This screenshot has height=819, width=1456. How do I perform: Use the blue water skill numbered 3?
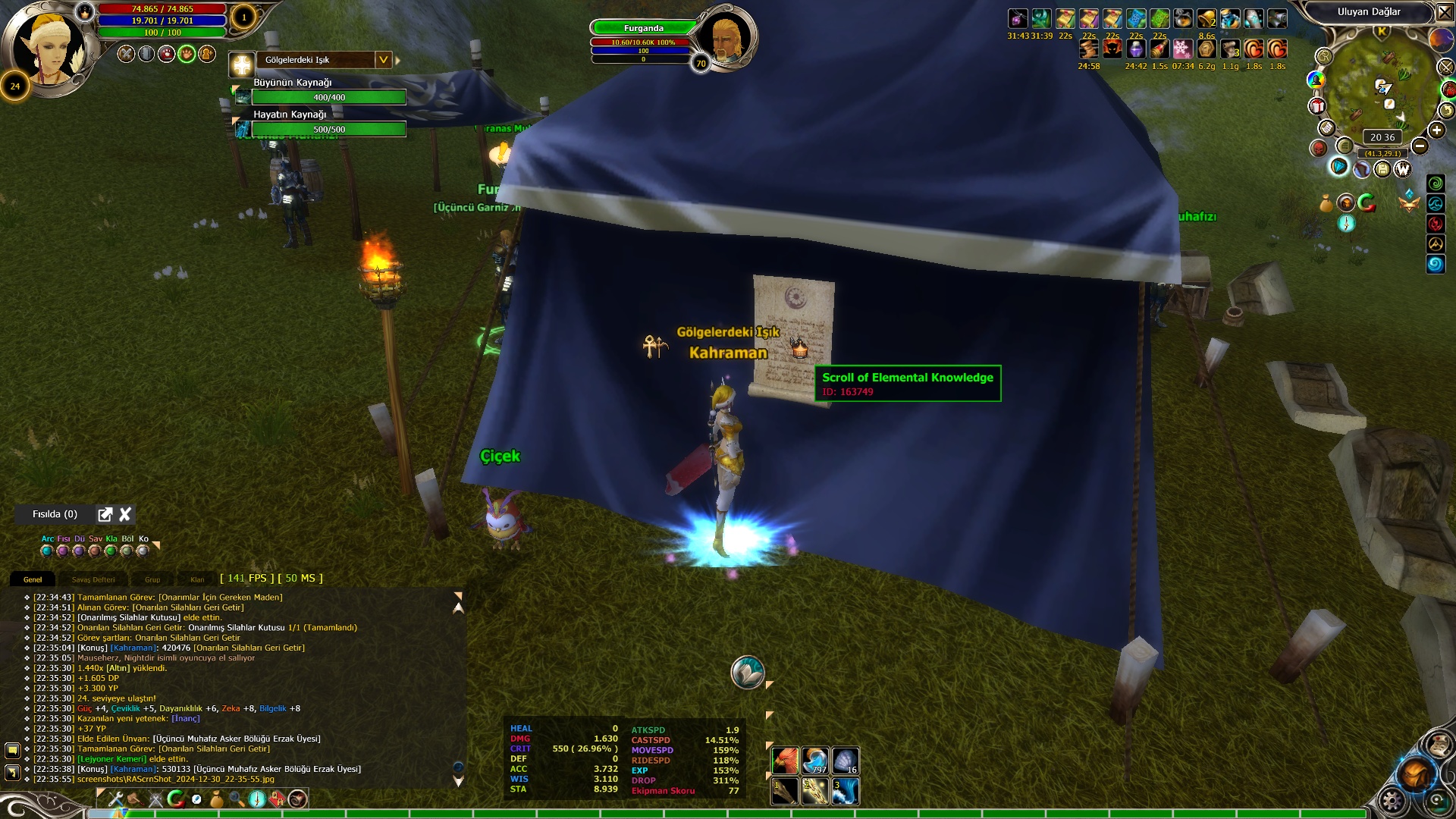click(x=846, y=791)
